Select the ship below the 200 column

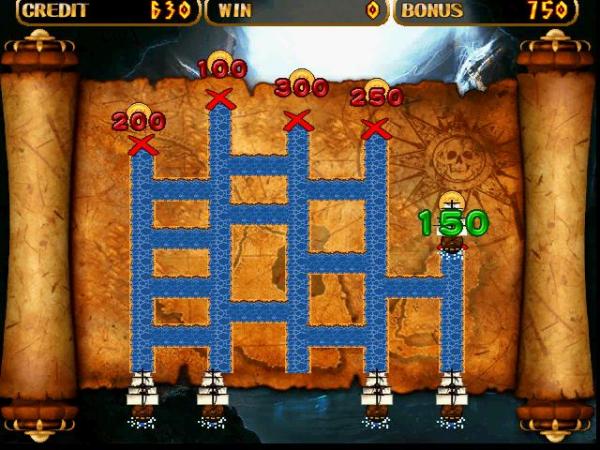(x=142, y=396)
